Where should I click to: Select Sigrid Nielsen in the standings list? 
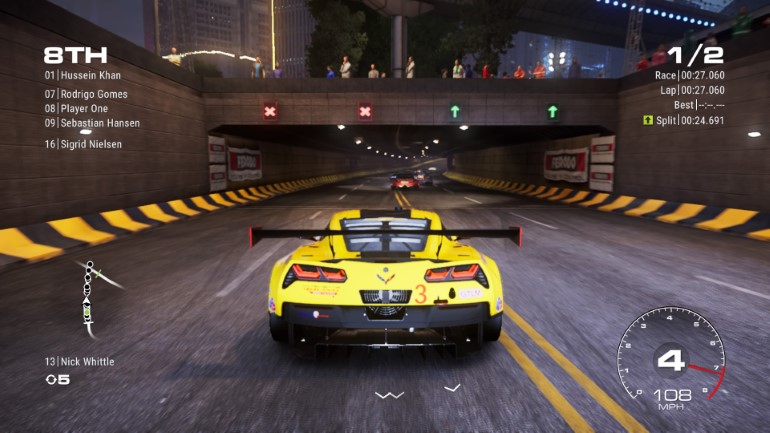tap(84, 144)
